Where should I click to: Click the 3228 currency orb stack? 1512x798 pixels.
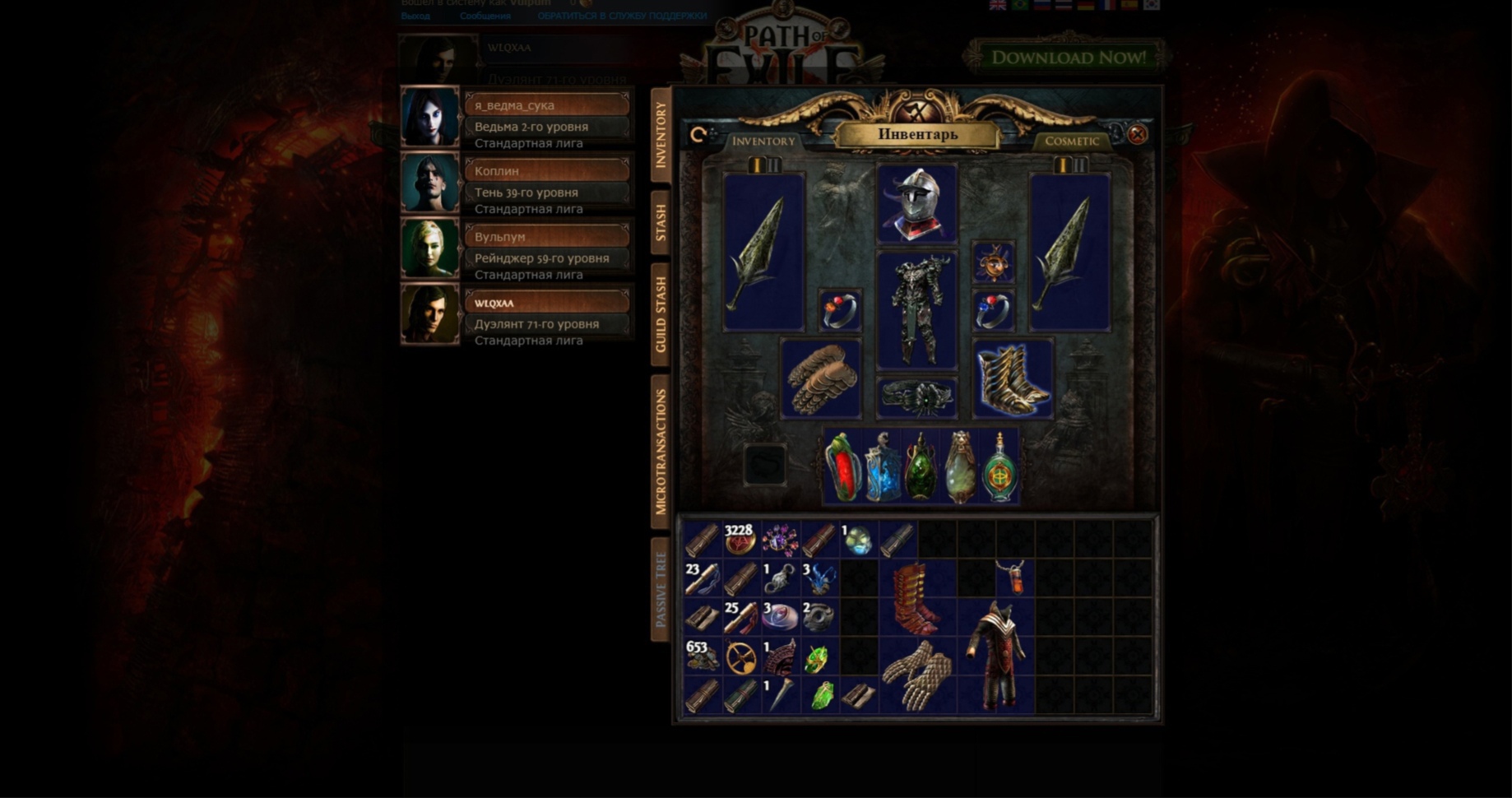740,541
